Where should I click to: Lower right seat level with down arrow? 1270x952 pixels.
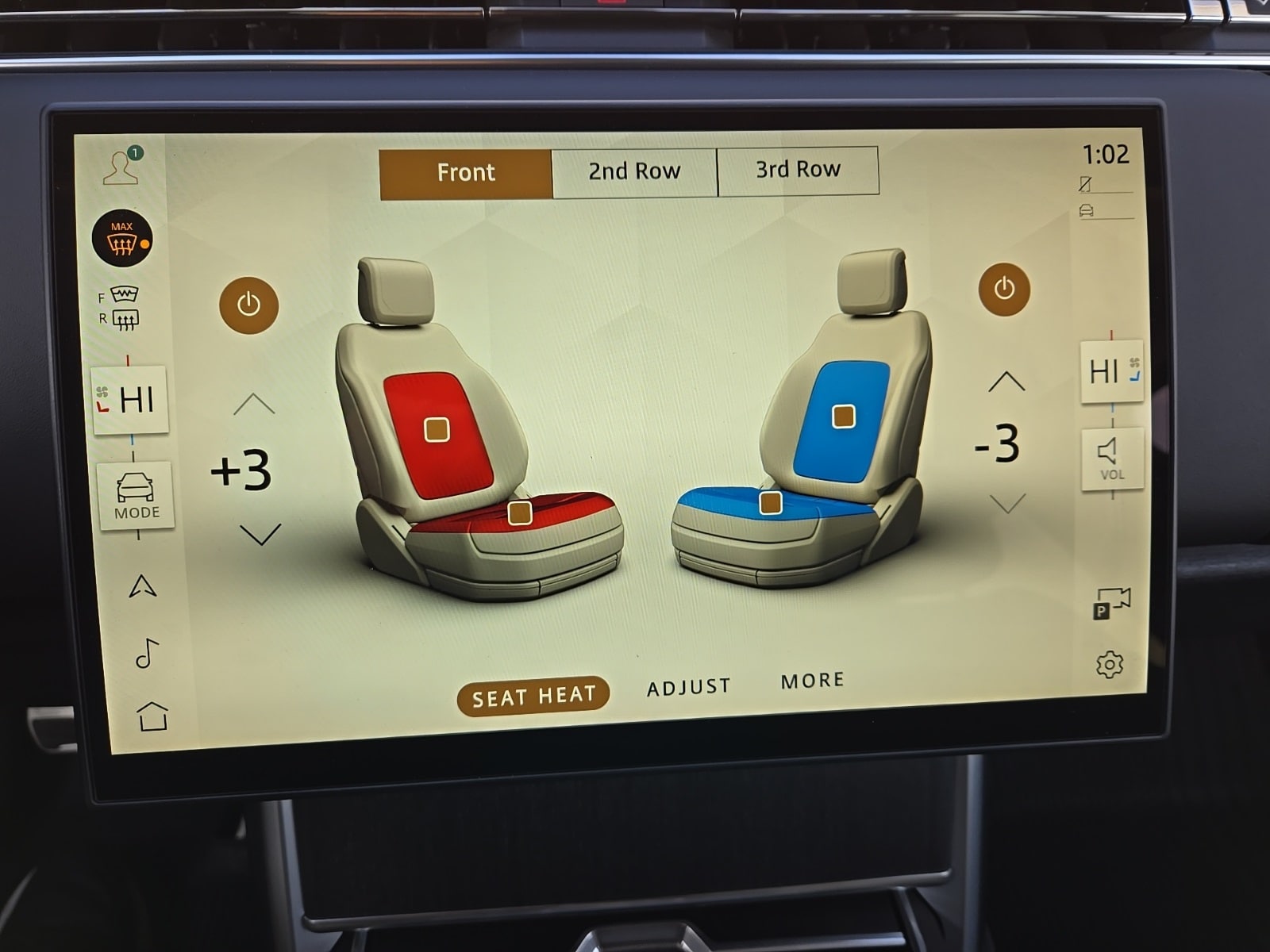point(1008,503)
